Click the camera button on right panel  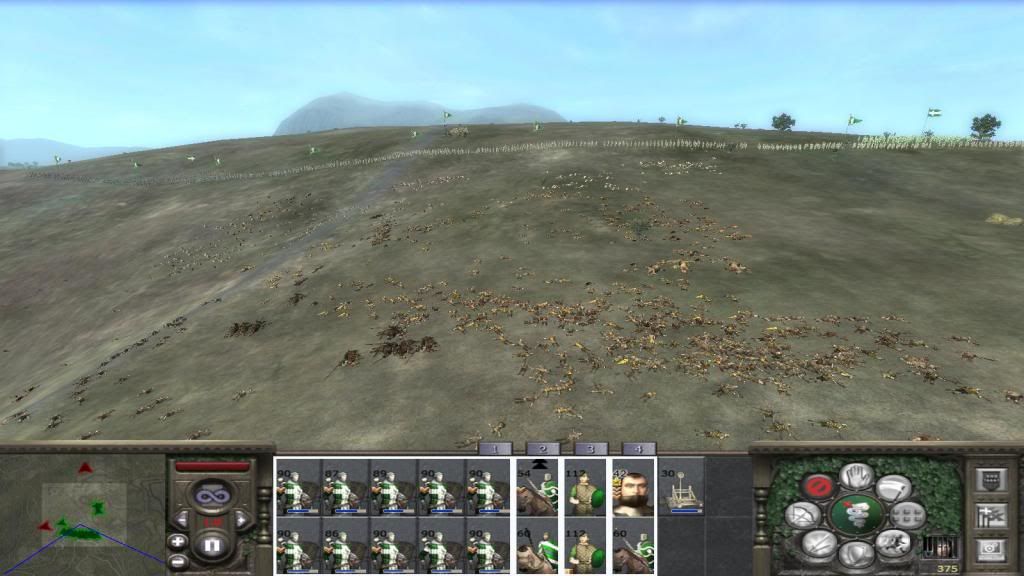pyautogui.click(x=988, y=549)
